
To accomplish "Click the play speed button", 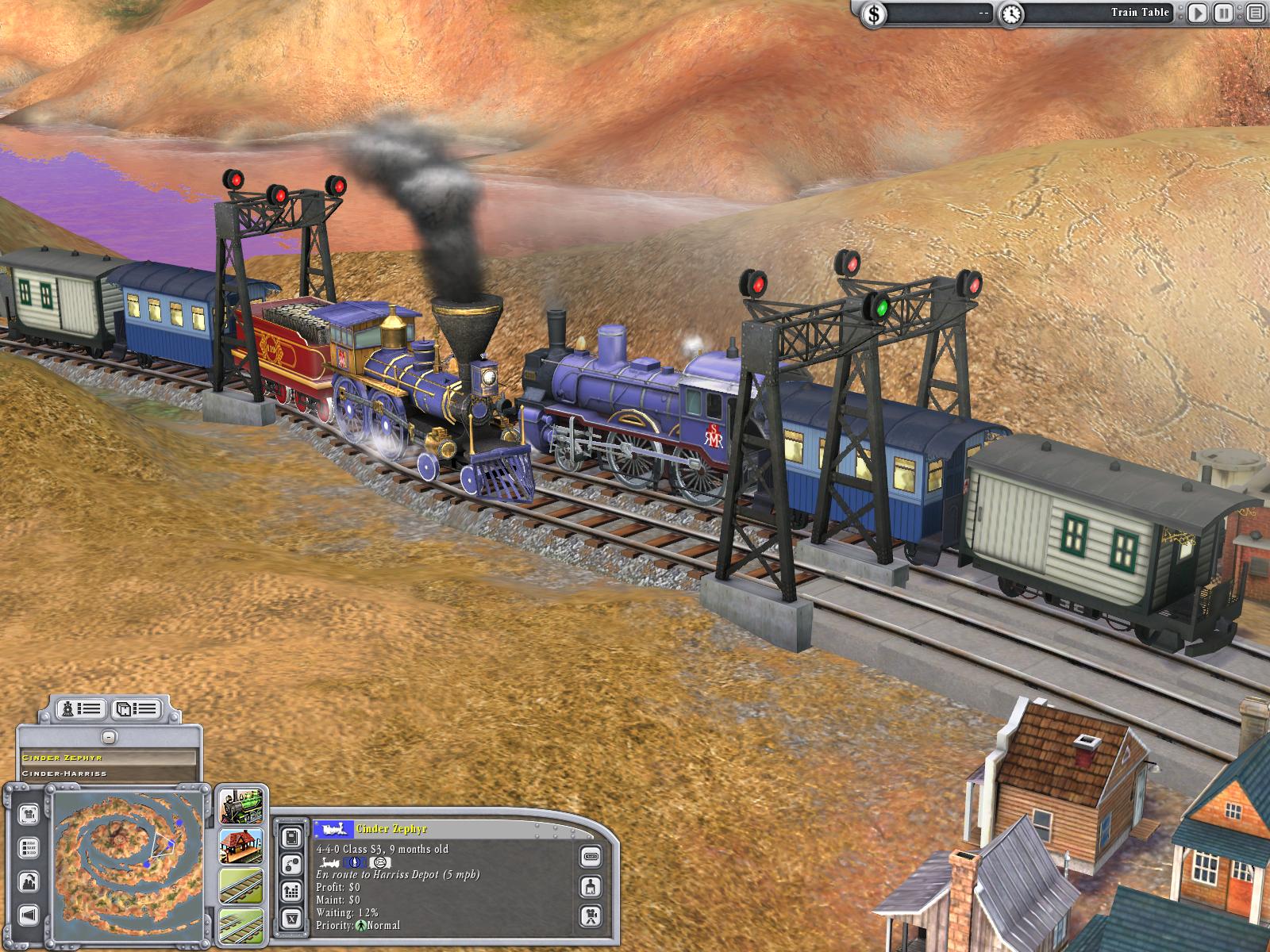I will [1198, 13].
